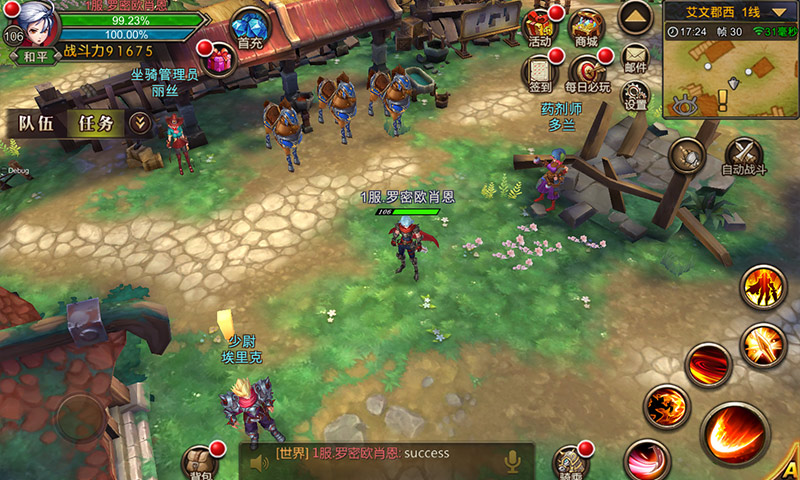Viewport: 800px width, 480px height.
Task: Expand the quest panel with the double-arrow button
Action: point(141,123)
